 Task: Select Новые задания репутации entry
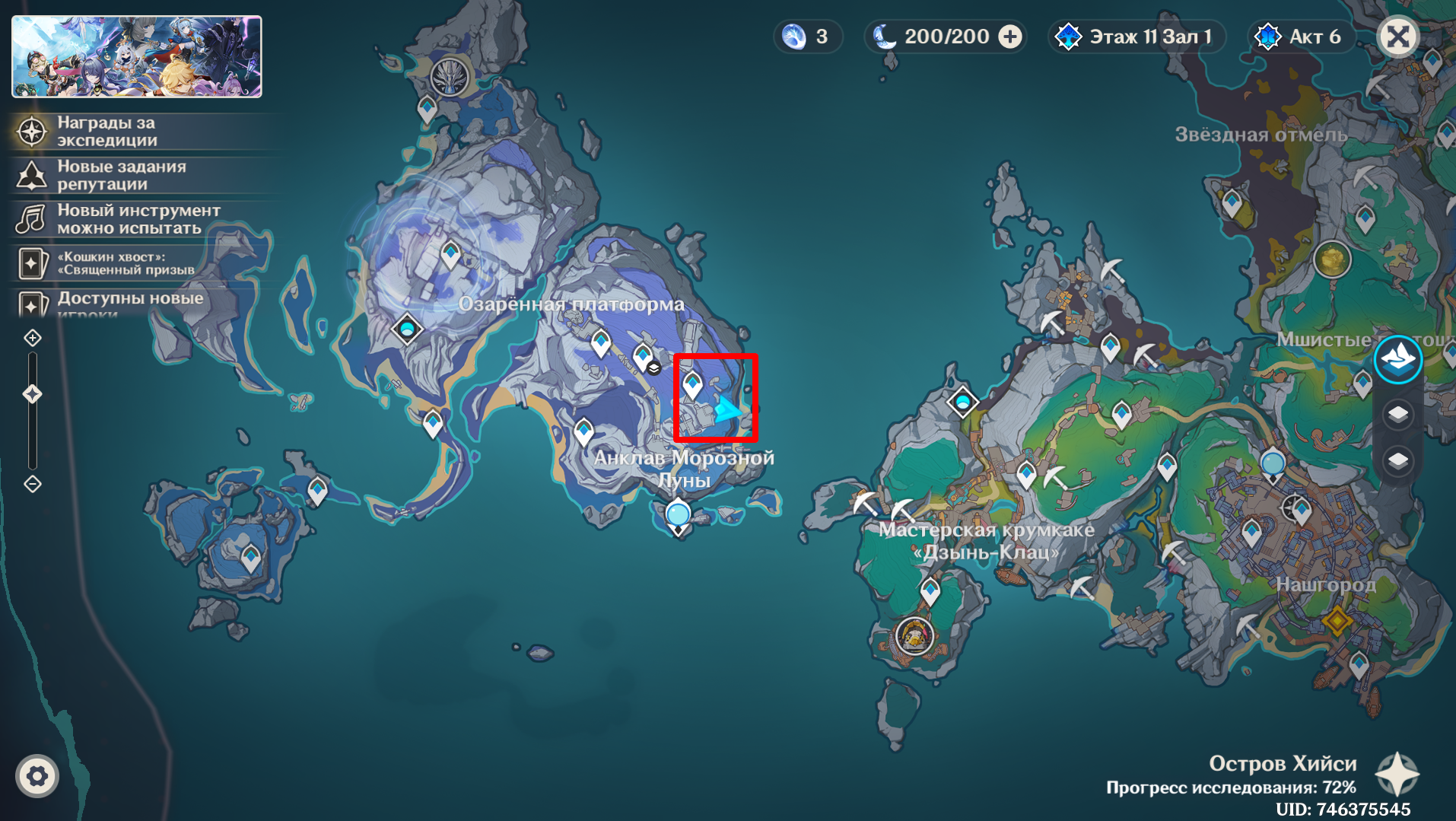coord(121,175)
